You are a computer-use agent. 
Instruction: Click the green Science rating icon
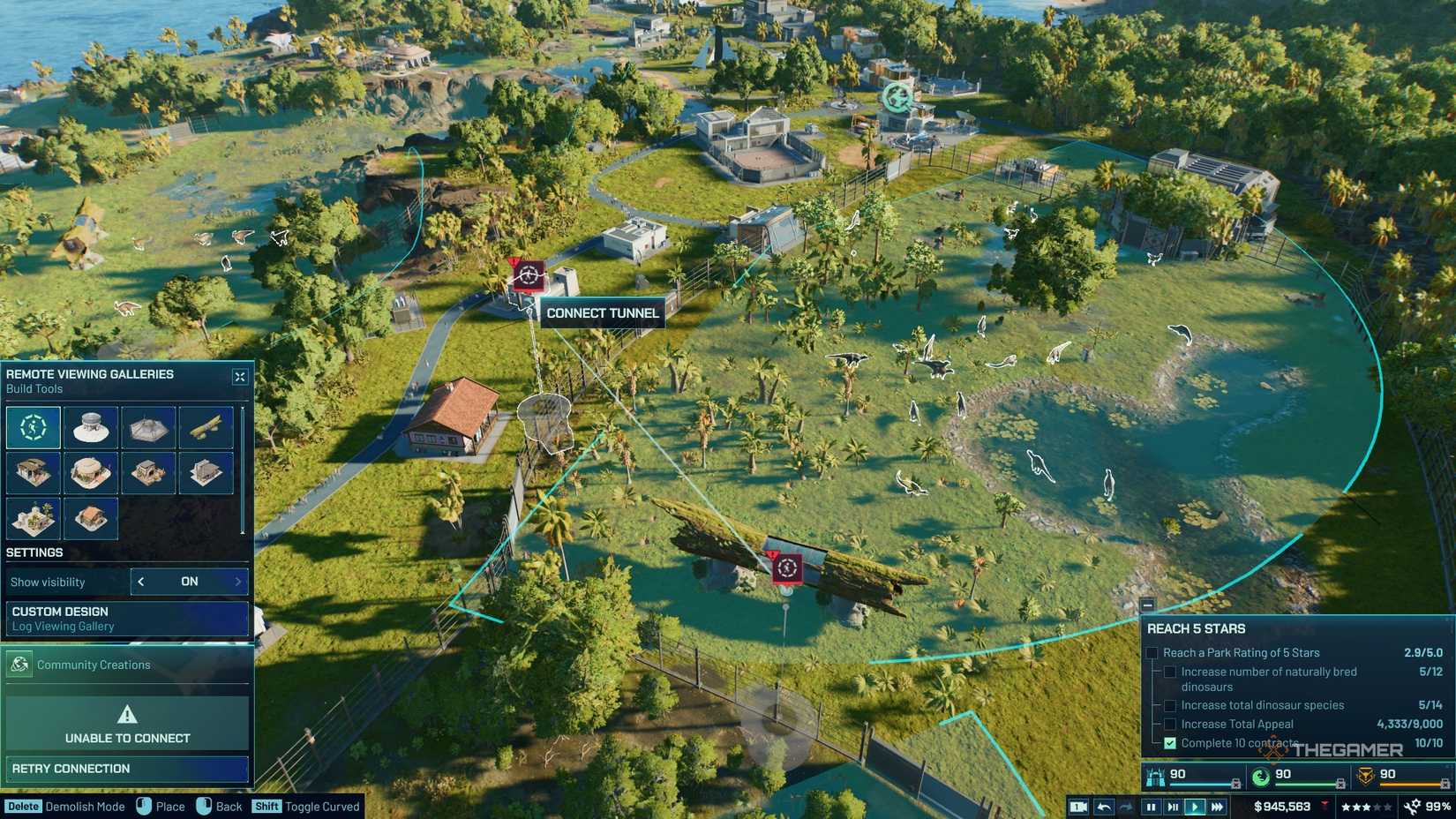pos(1260,775)
